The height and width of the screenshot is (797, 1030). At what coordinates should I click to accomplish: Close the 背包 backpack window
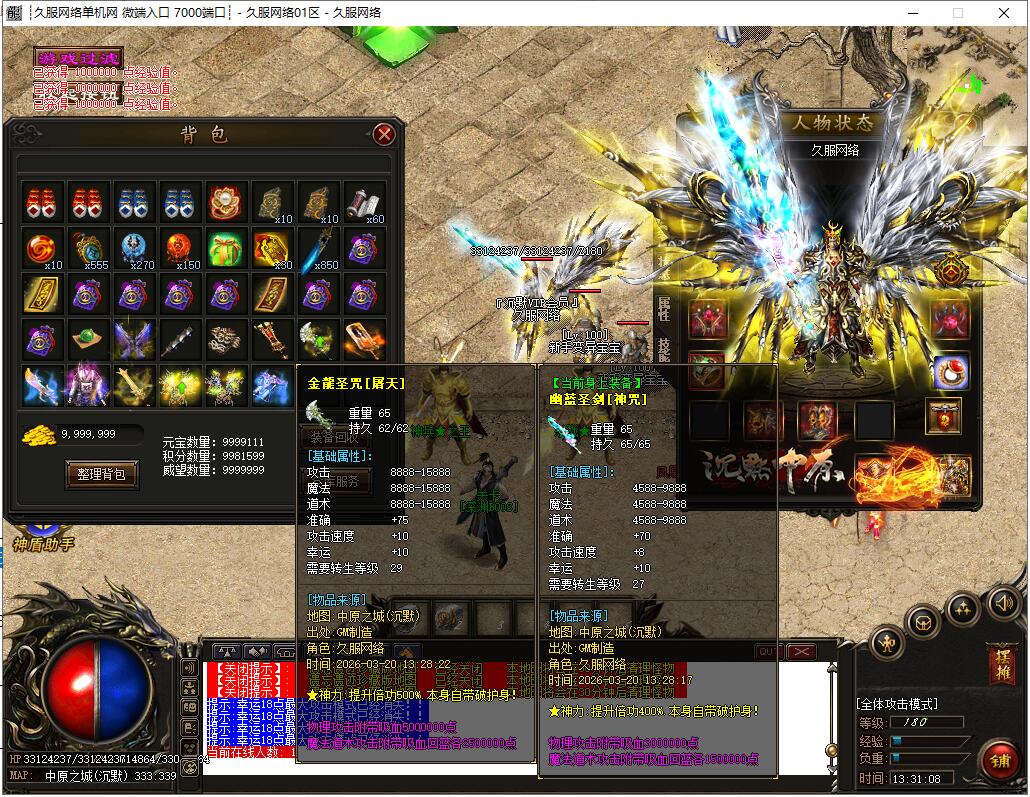(384, 134)
